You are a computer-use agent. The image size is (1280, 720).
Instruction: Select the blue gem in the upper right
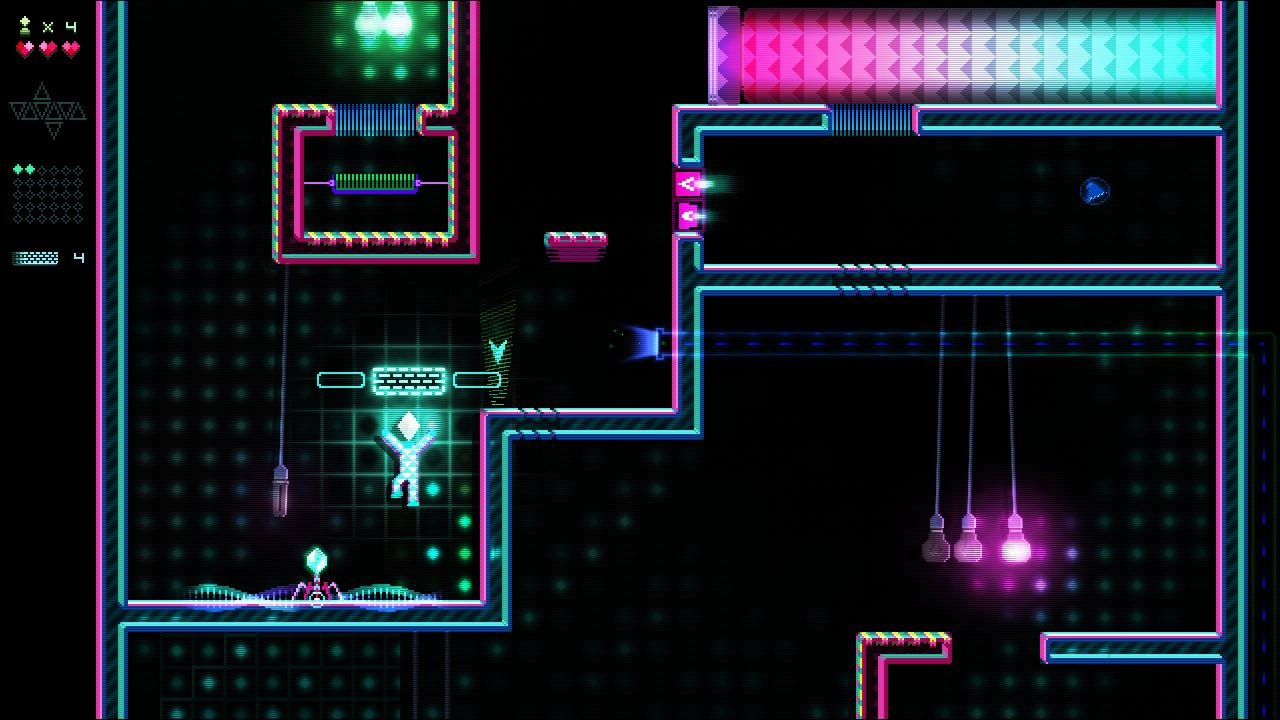point(1095,190)
